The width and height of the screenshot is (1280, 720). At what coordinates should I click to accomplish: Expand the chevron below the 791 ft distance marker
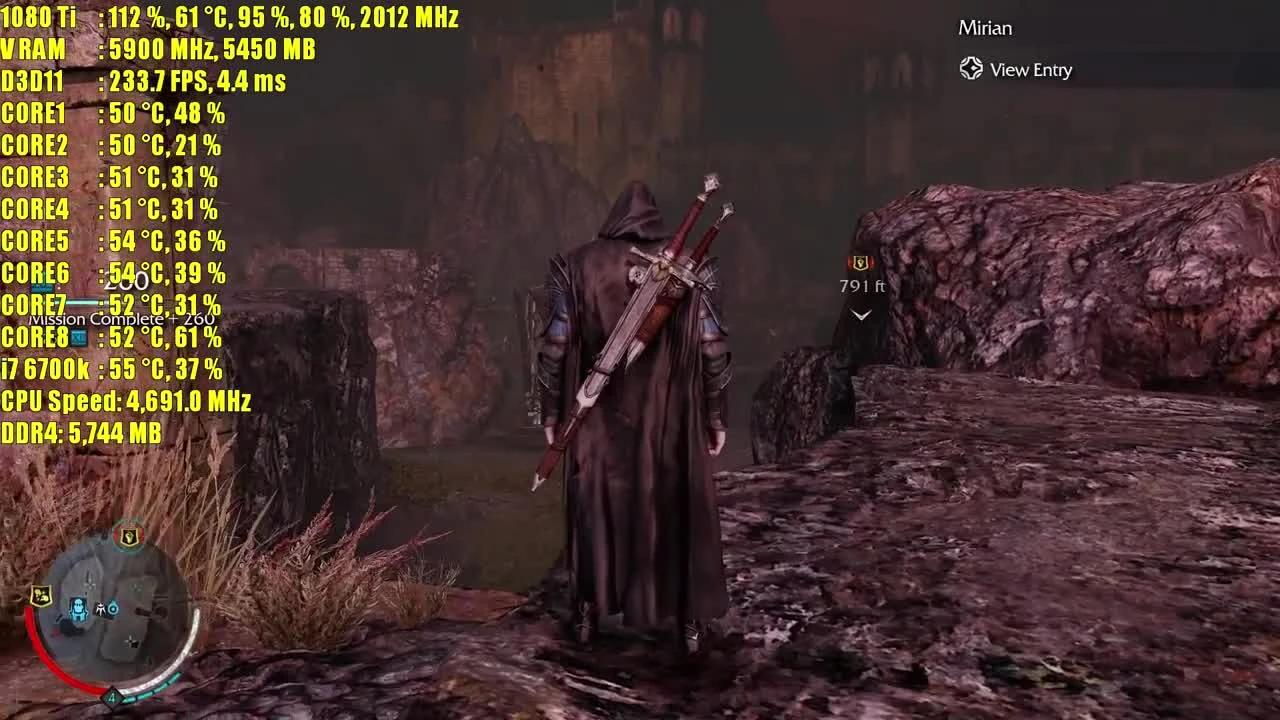pyautogui.click(x=858, y=315)
